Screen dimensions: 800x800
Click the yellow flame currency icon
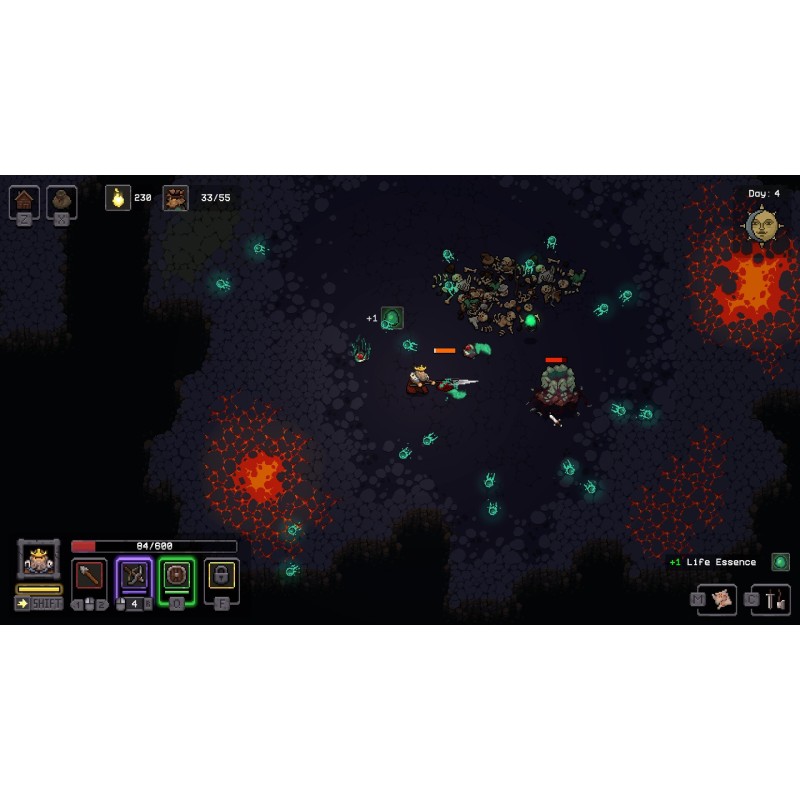point(118,198)
